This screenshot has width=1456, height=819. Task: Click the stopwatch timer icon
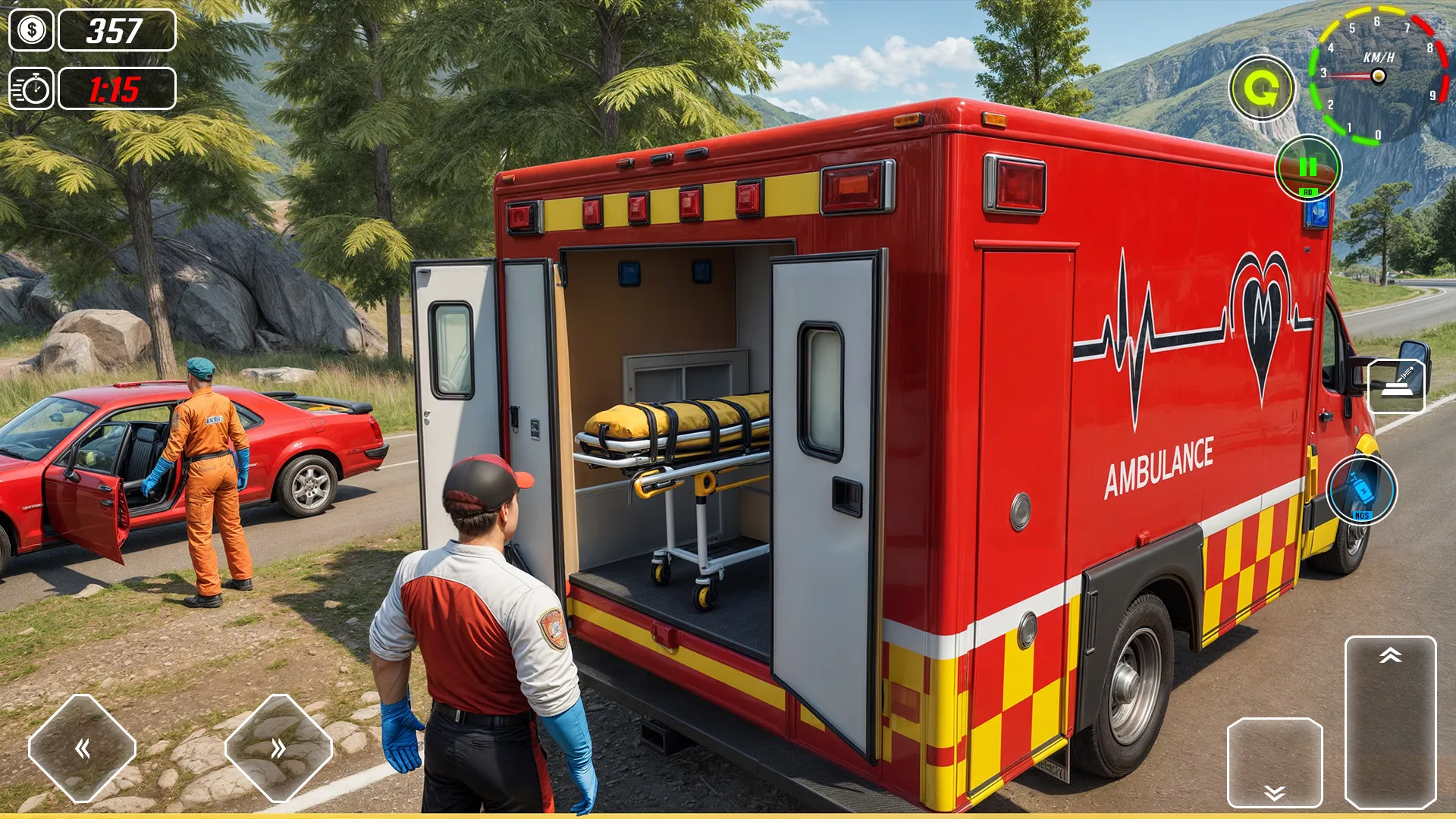click(x=32, y=89)
